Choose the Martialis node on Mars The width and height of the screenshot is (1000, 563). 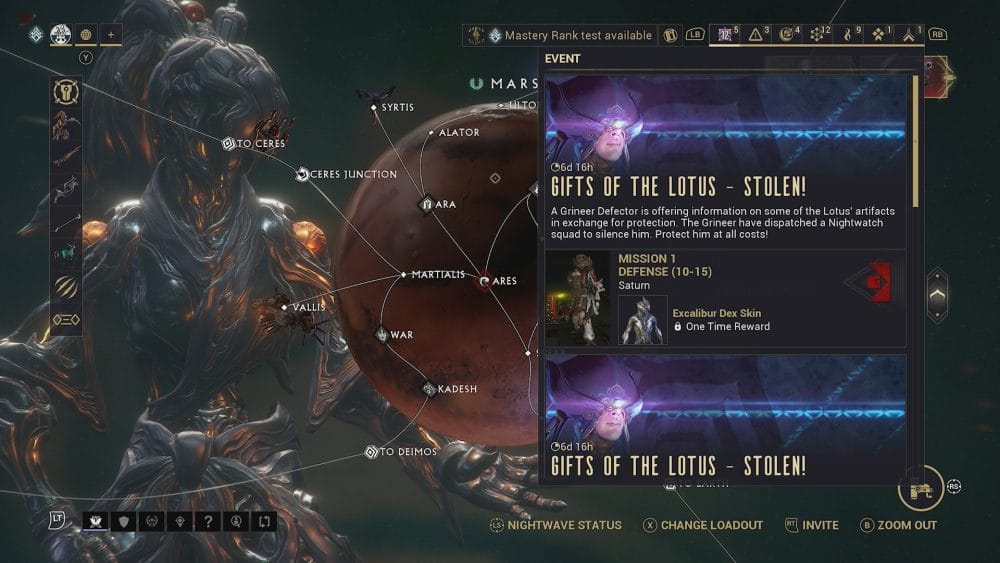click(x=403, y=274)
